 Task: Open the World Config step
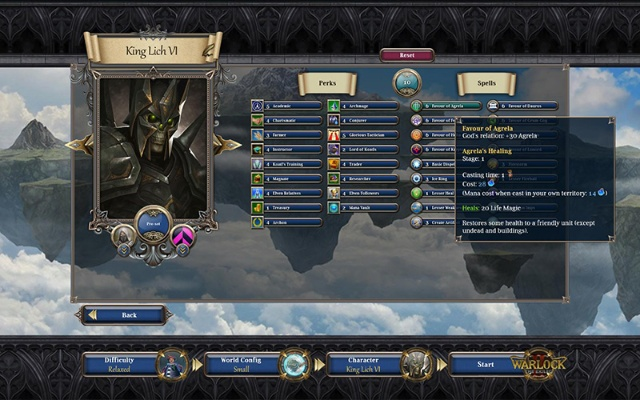(240, 363)
